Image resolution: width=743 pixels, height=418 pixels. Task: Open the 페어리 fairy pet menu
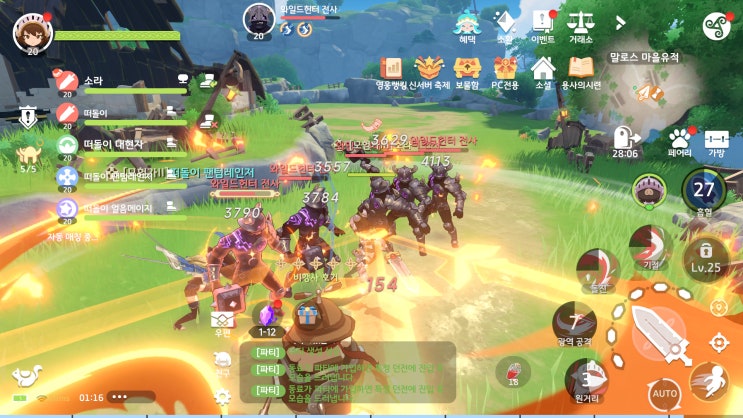(x=680, y=142)
